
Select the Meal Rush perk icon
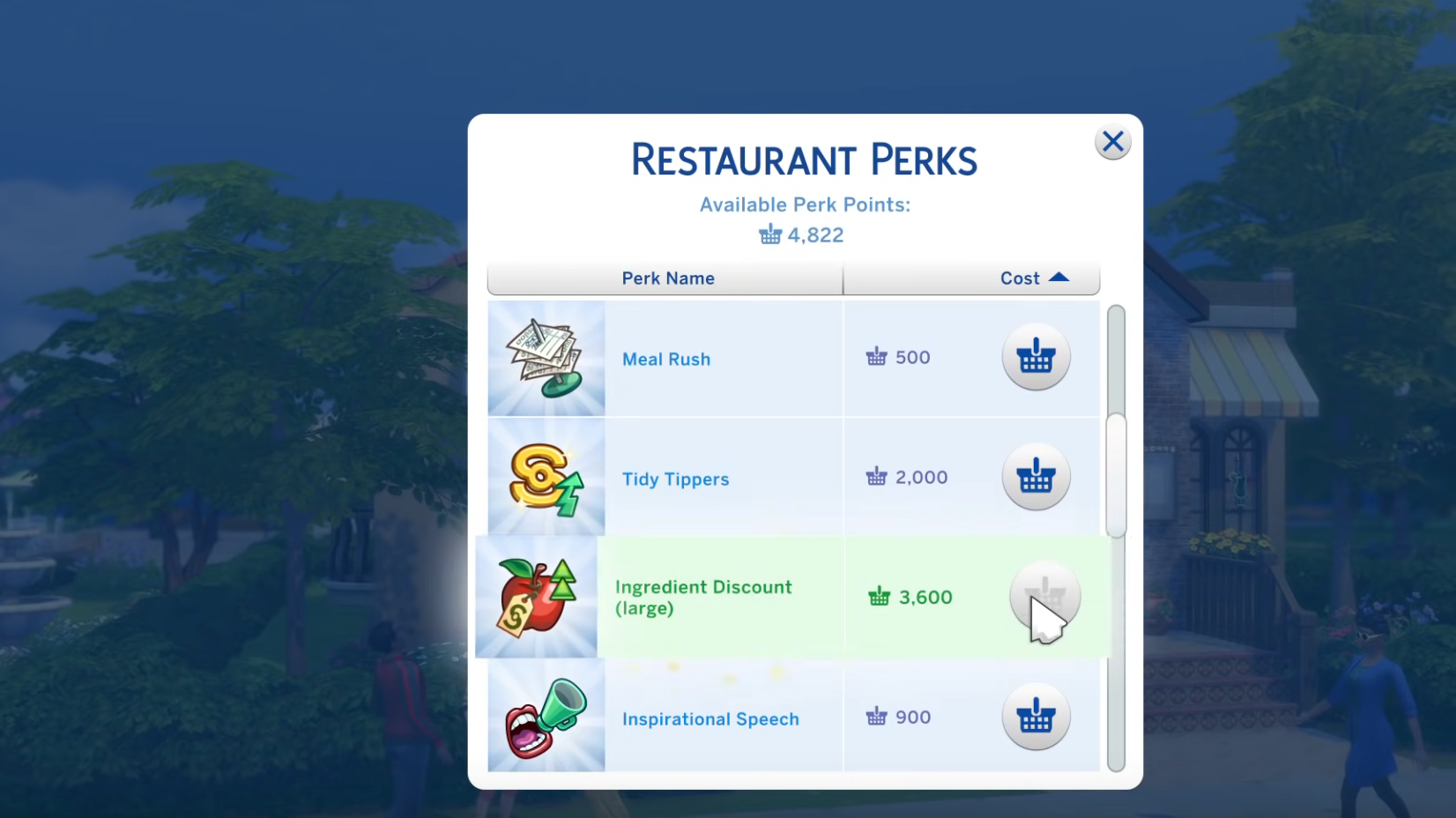(546, 359)
